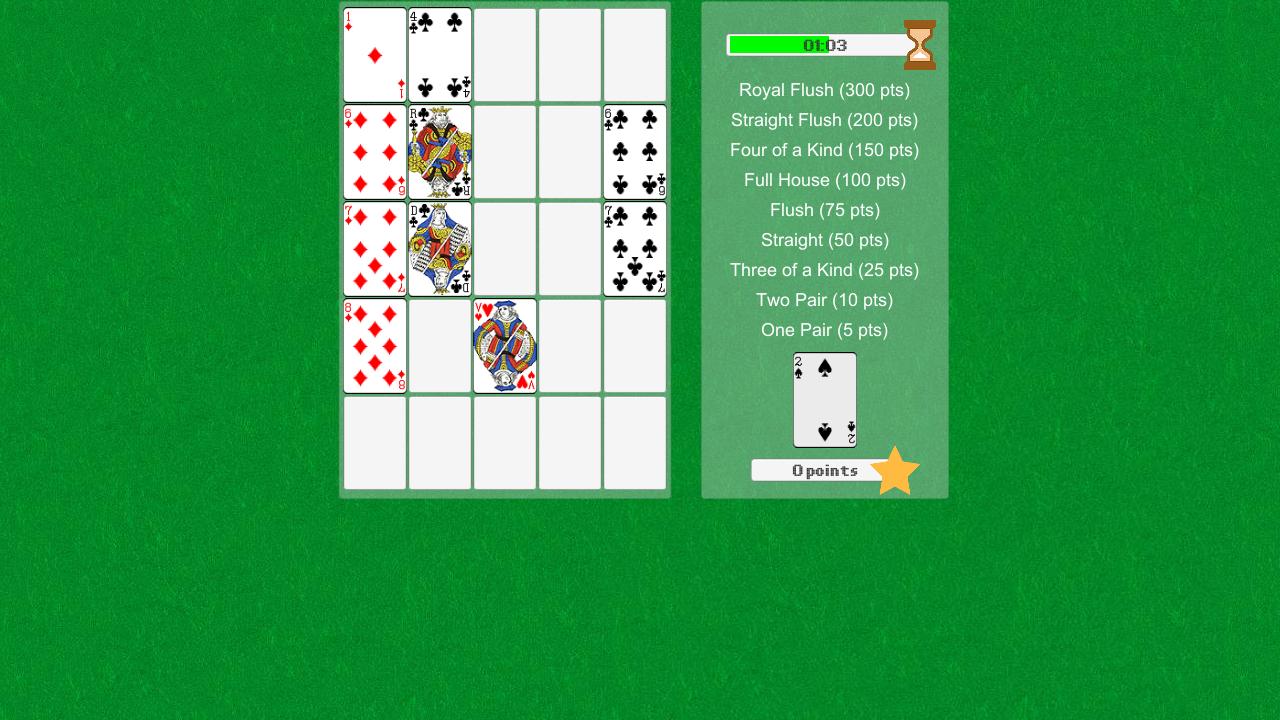Image resolution: width=1280 pixels, height=720 pixels.
Task: Select the 6 of Diamonds card
Action: [375, 151]
